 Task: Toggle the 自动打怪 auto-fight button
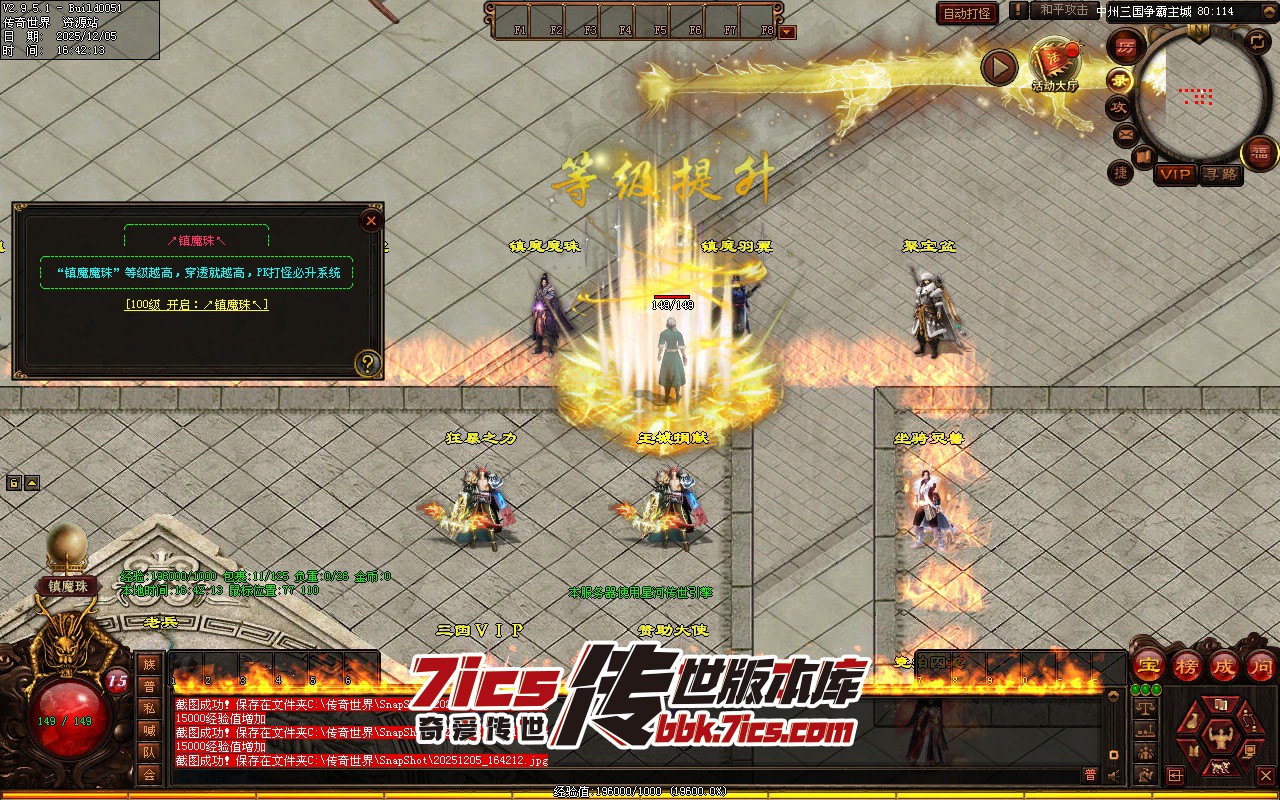[x=967, y=13]
